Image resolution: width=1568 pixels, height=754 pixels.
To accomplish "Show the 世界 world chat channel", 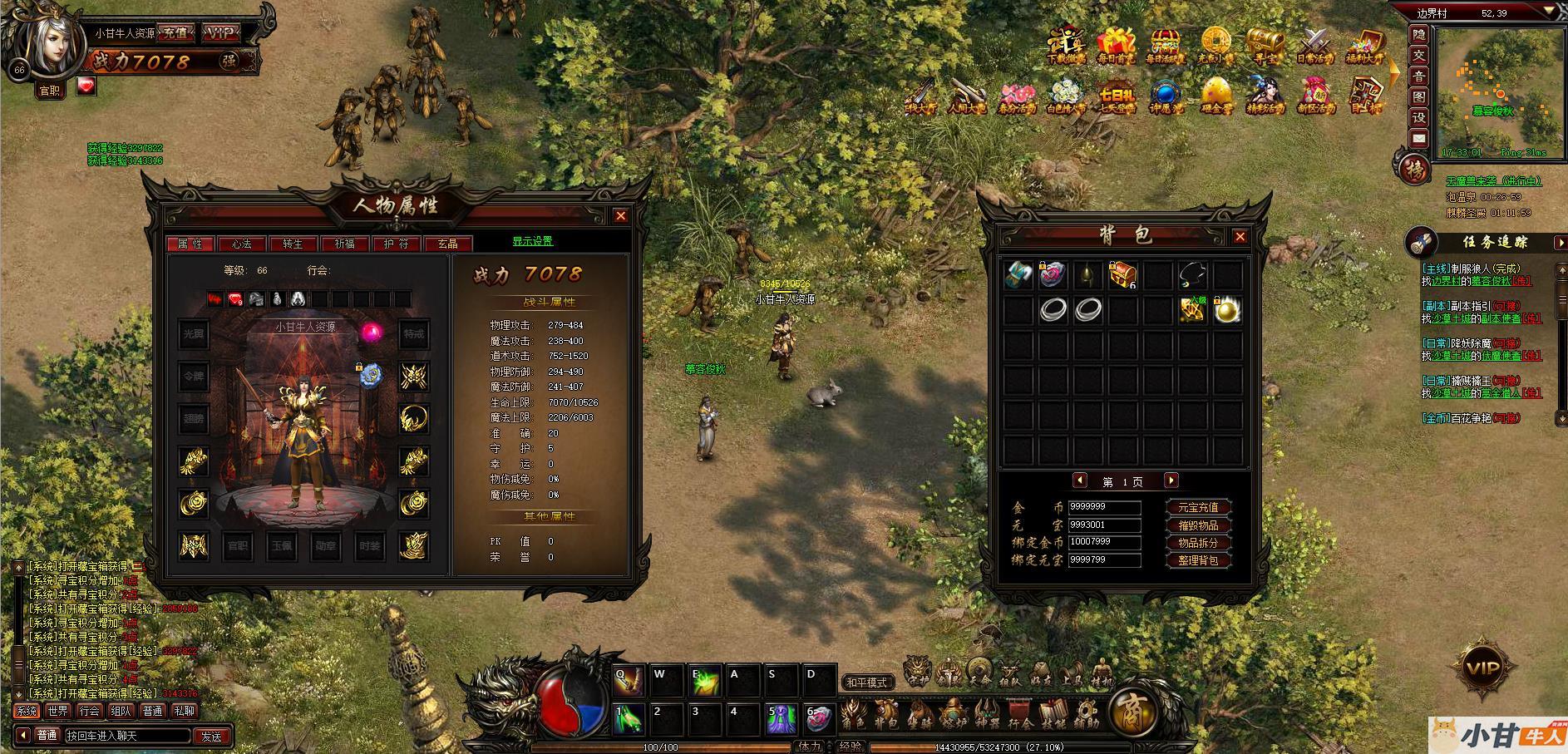I will (x=58, y=711).
